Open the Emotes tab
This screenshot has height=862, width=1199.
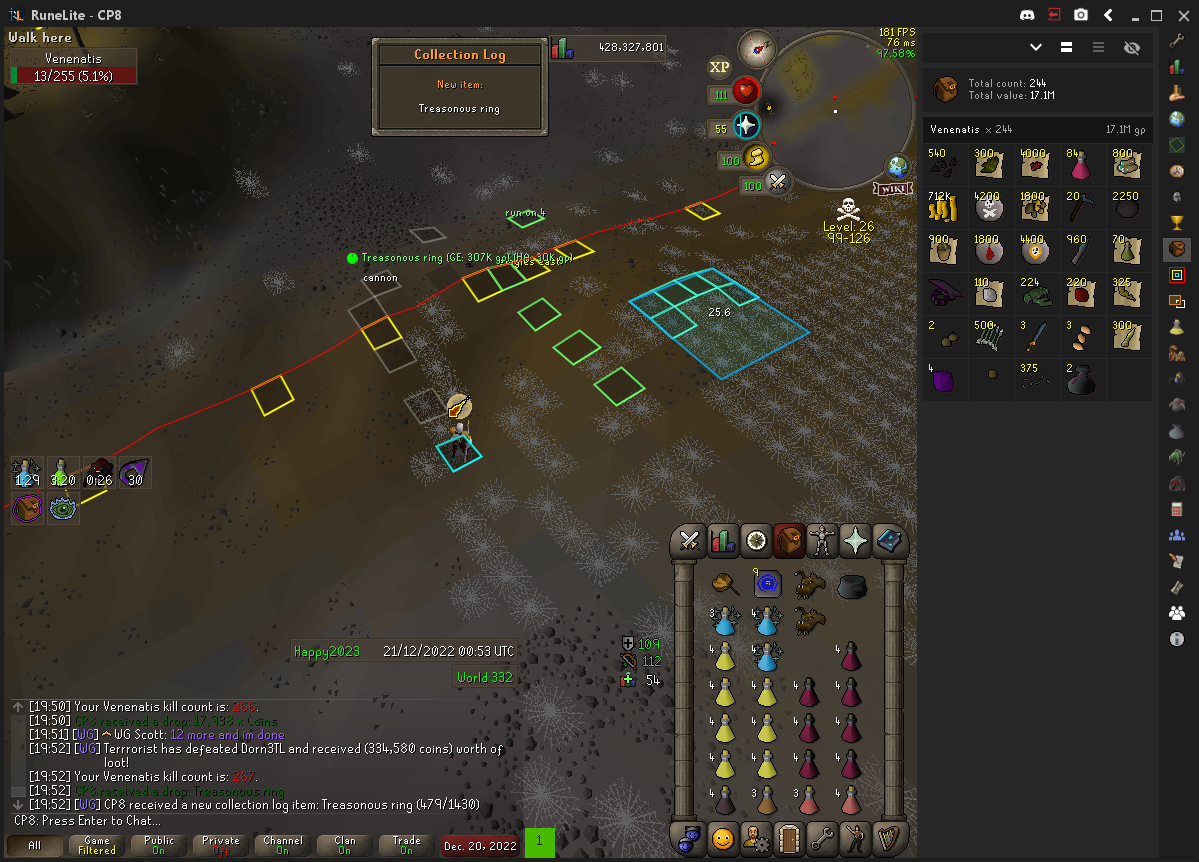pyautogui.click(x=857, y=837)
